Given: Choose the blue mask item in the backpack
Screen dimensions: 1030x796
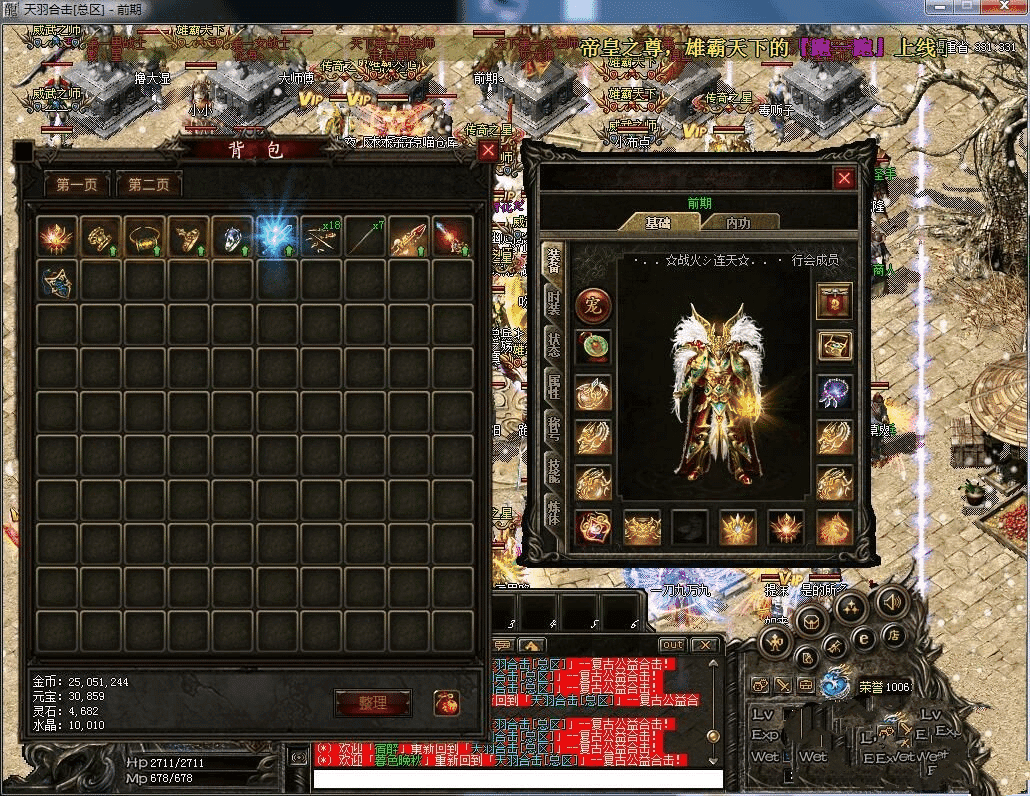Looking at the screenshot, I should pyautogui.click(x=56, y=280).
